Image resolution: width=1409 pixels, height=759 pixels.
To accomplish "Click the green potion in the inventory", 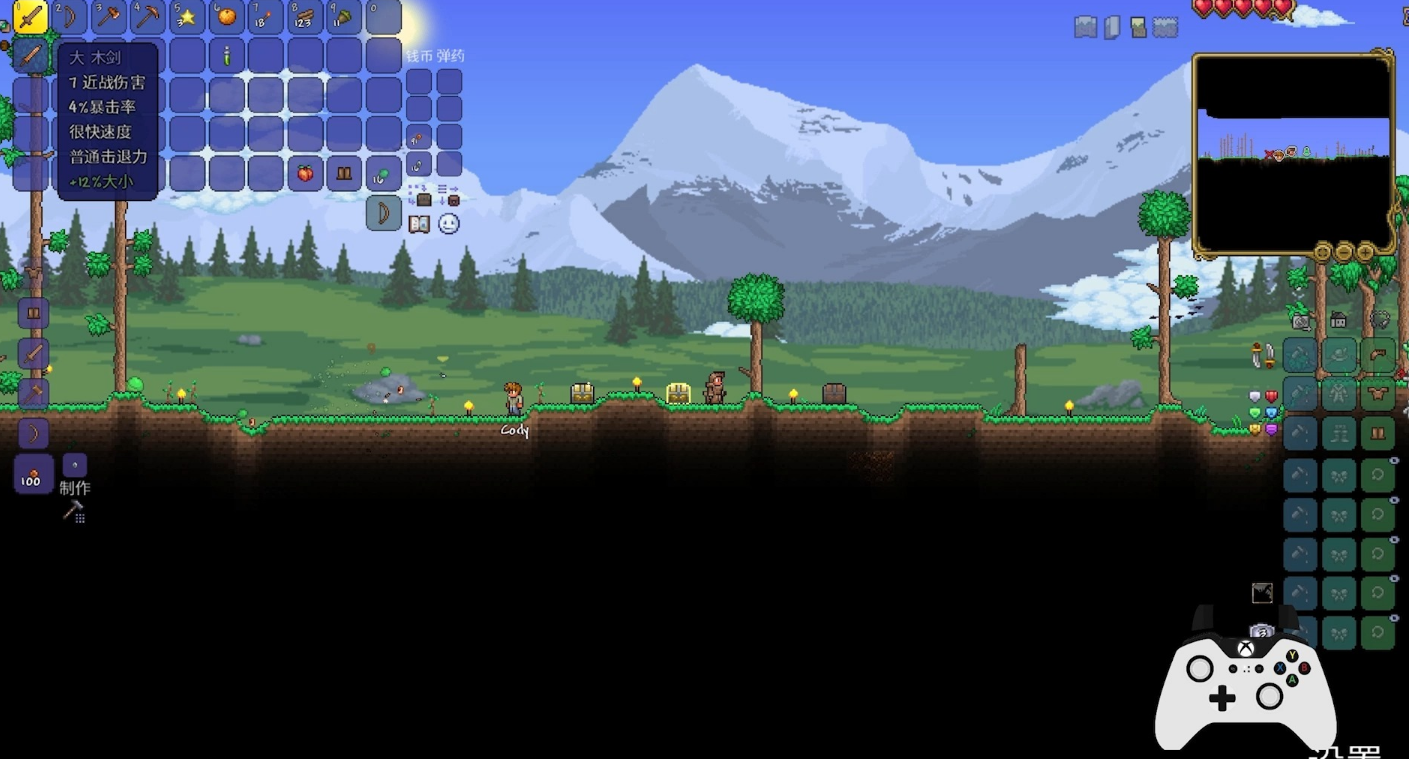I will [x=227, y=56].
